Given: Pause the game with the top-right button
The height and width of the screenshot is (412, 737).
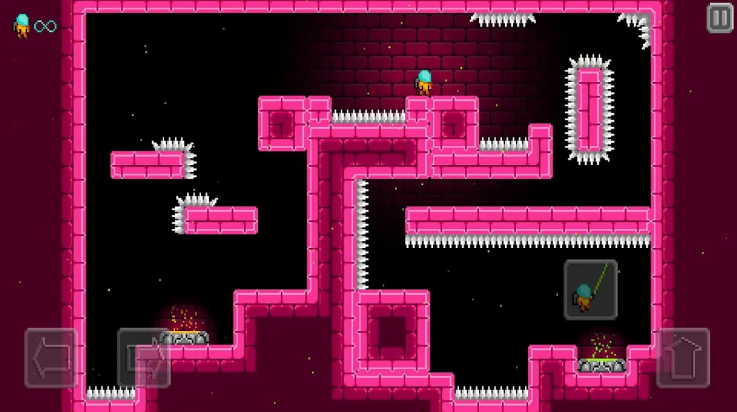Looking at the screenshot, I should (720, 18).
